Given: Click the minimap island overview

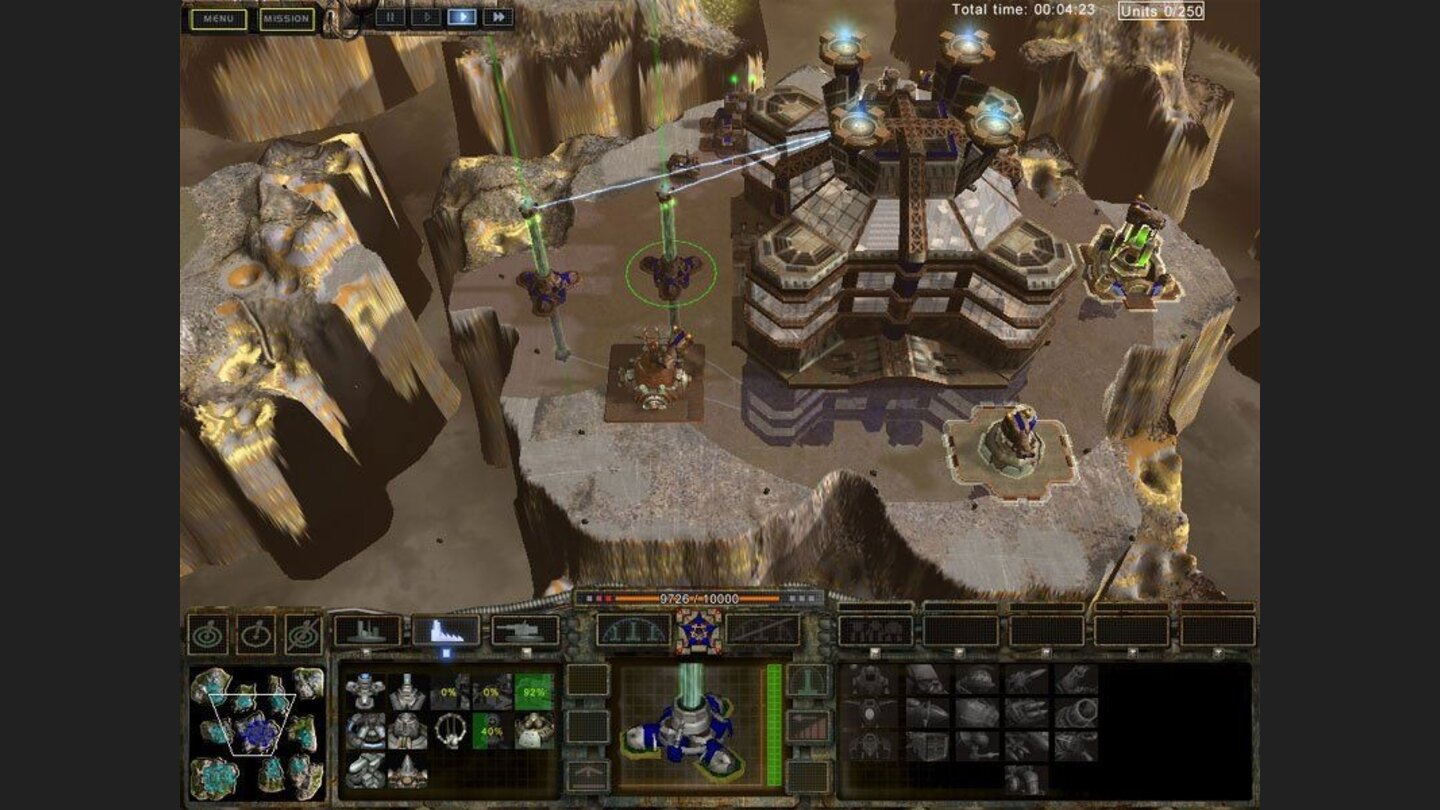Looking at the screenshot, I should (x=256, y=732).
